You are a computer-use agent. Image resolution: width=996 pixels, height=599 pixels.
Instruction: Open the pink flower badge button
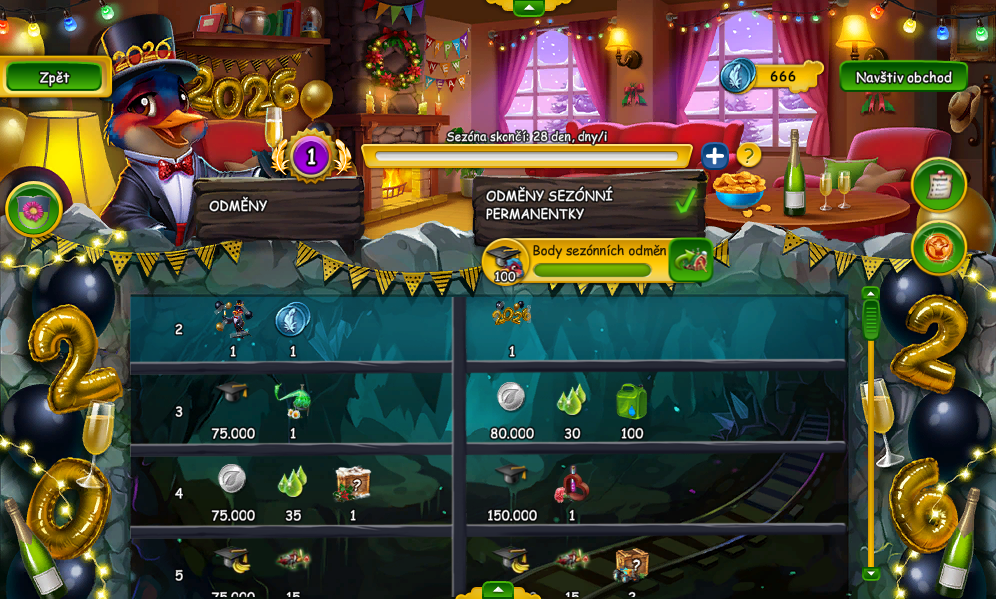(x=34, y=210)
